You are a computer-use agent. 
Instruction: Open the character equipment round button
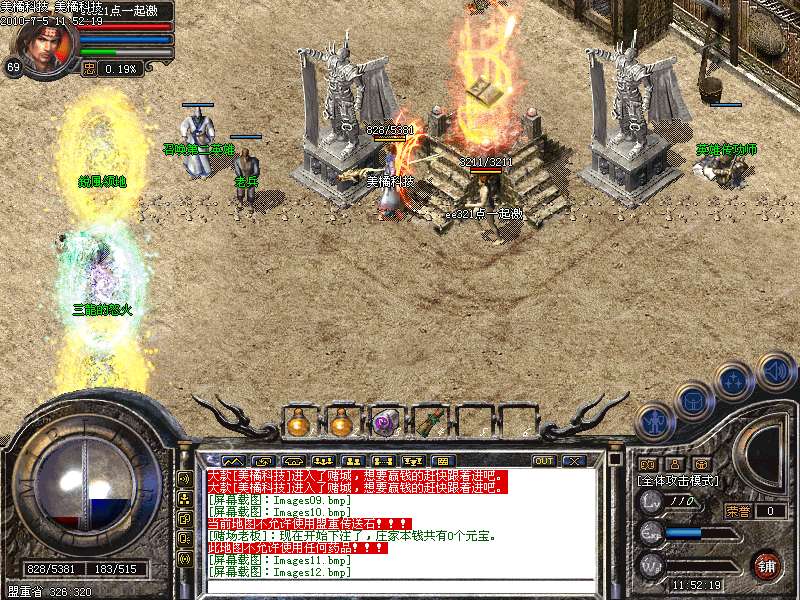[656, 420]
